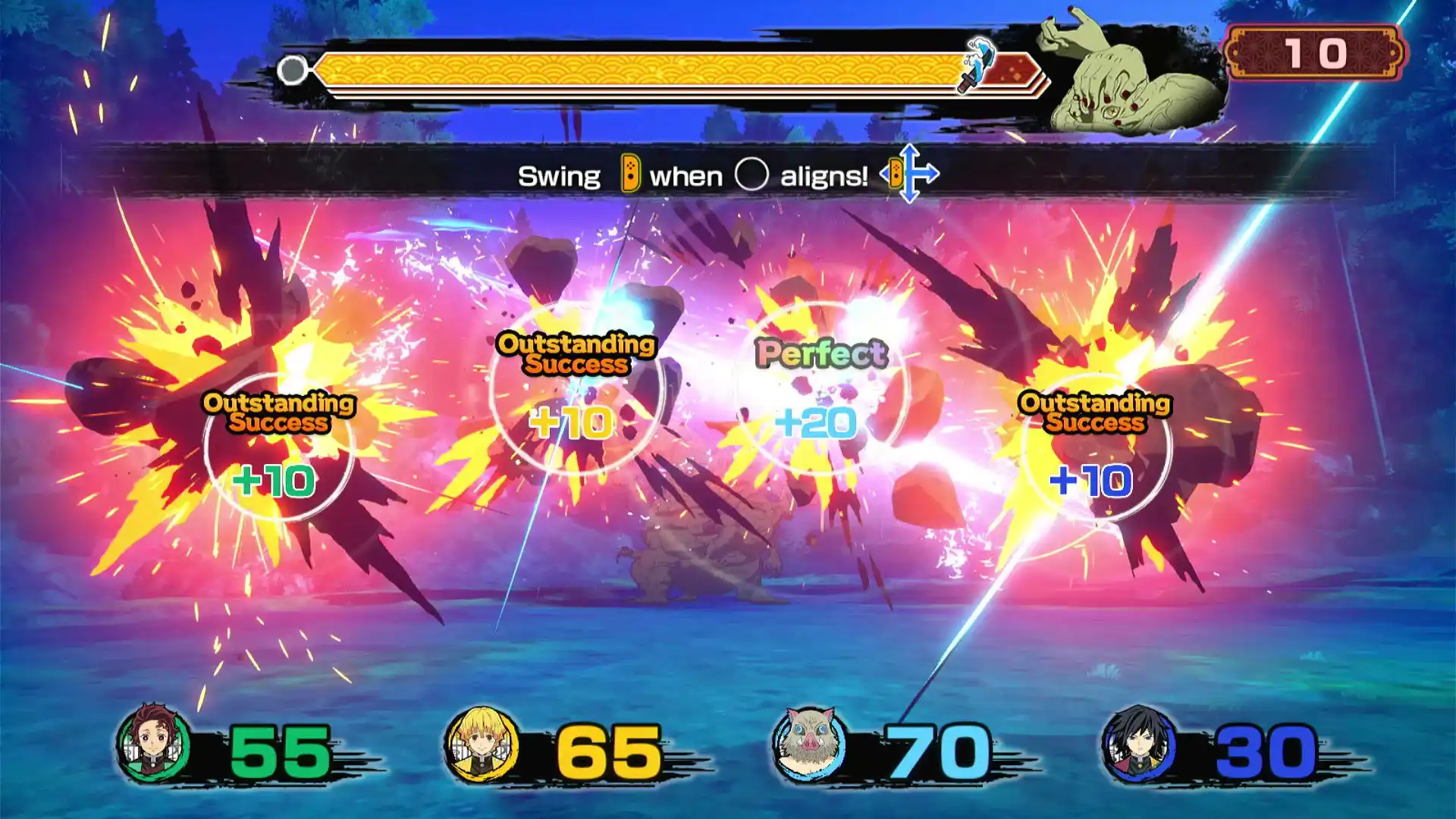
Task: Click the +10 beside Giyu's result
Action: pos(1090,479)
